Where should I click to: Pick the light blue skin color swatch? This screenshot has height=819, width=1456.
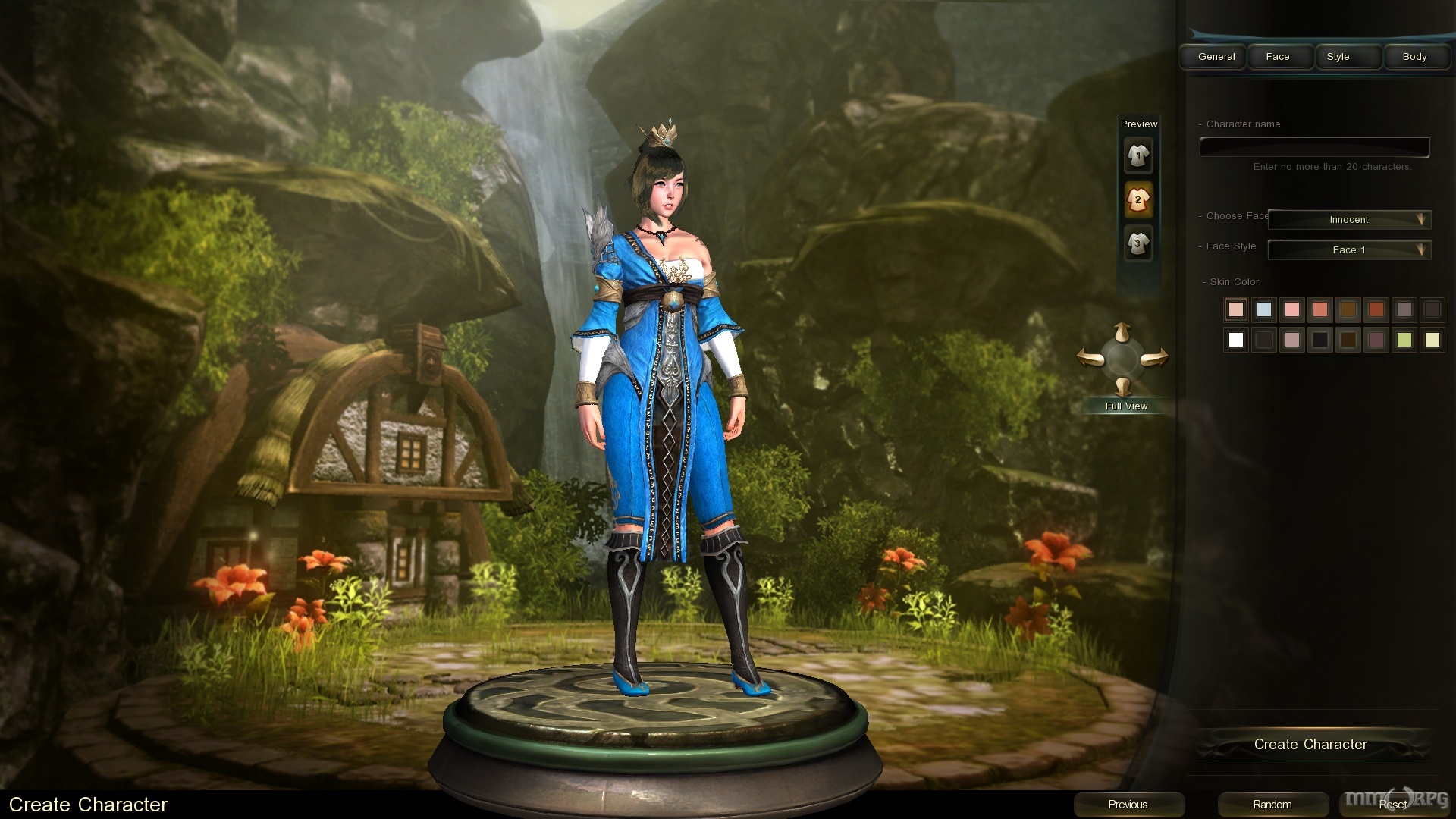[1264, 309]
